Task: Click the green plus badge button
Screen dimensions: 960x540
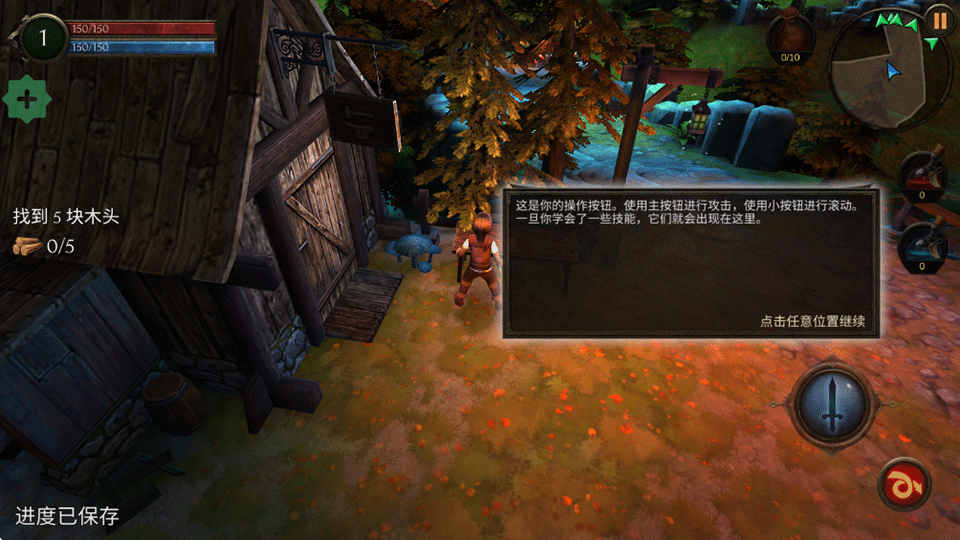Action: pyautogui.click(x=27, y=100)
